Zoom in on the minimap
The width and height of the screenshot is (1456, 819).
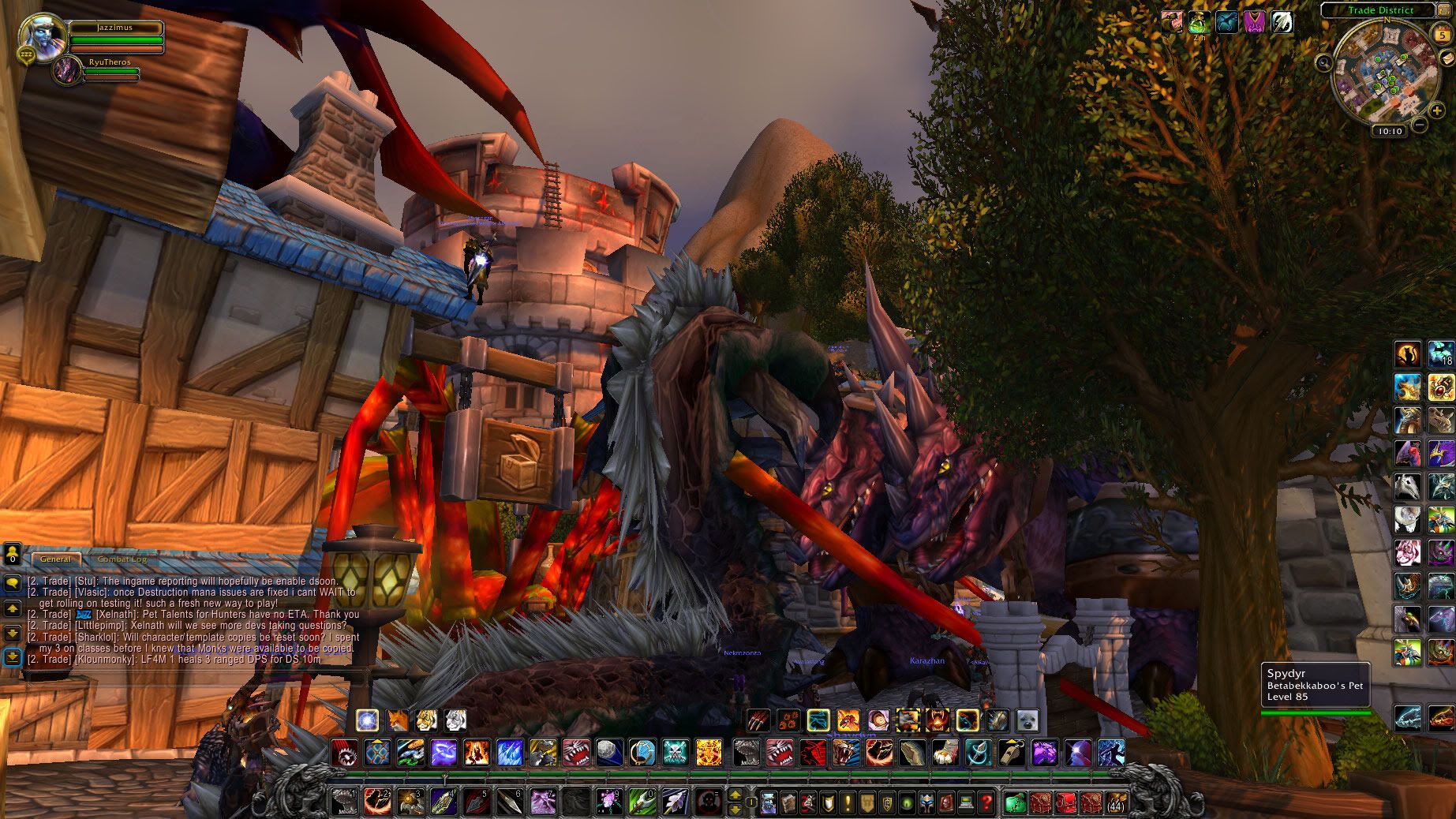pos(1437,111)
